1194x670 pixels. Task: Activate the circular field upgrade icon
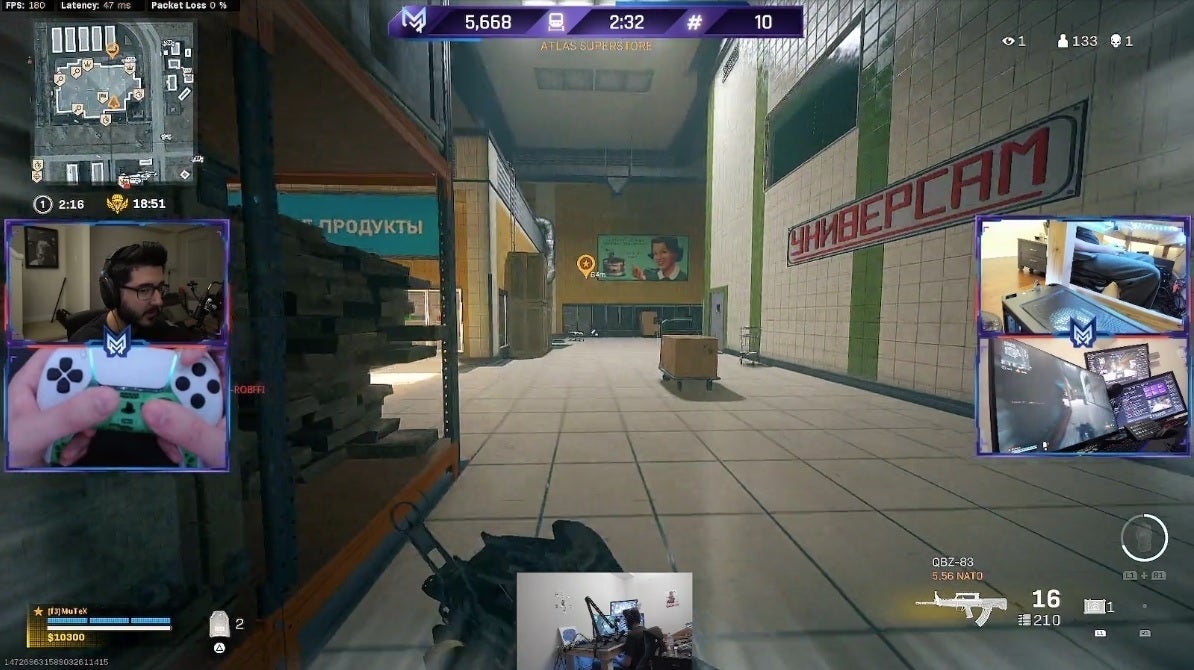pyautogui.click(x=1144, y=538)
